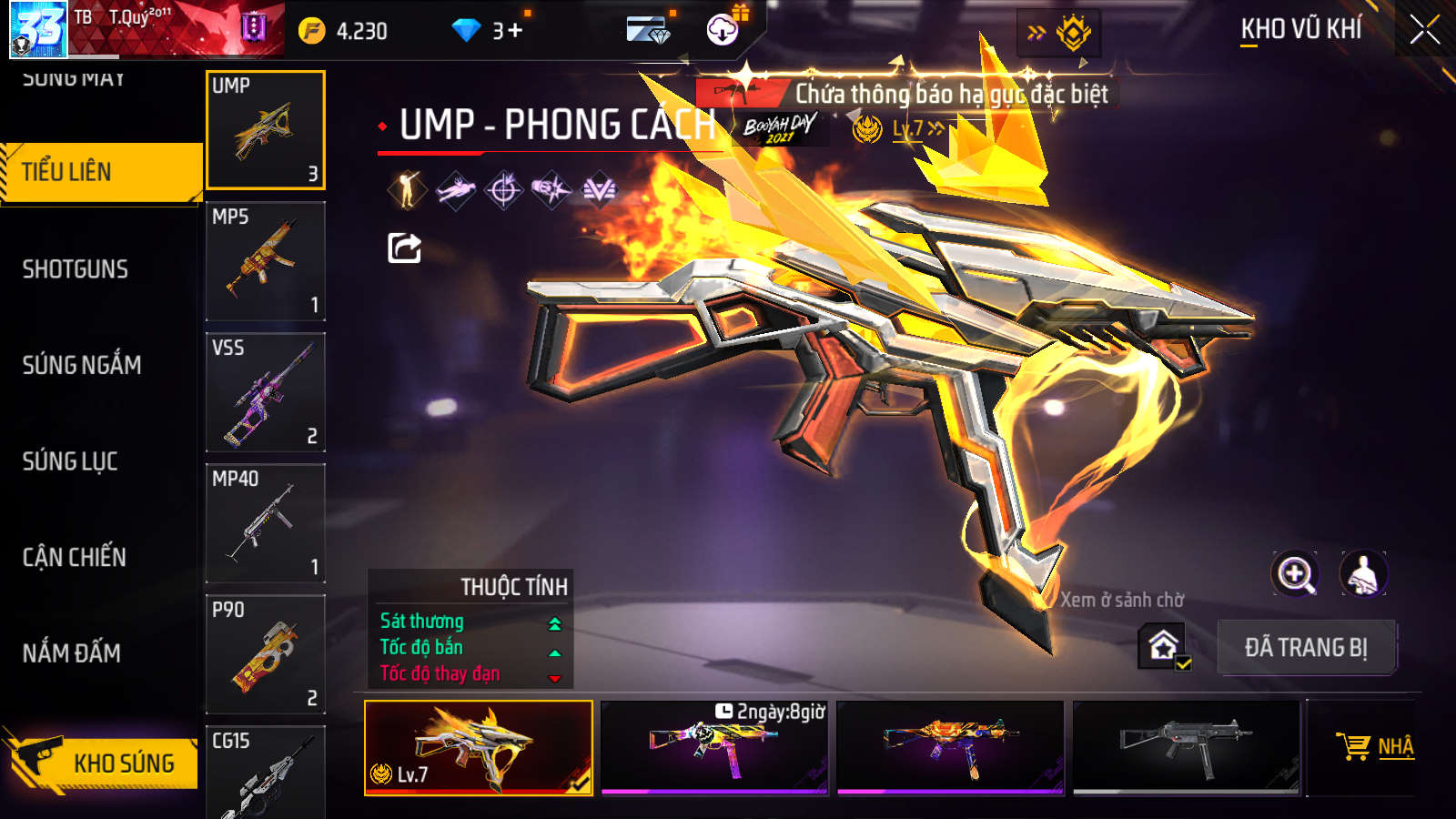Pick the MP40 weapon tile
The image size is (1456, 819).
(265, 523)
